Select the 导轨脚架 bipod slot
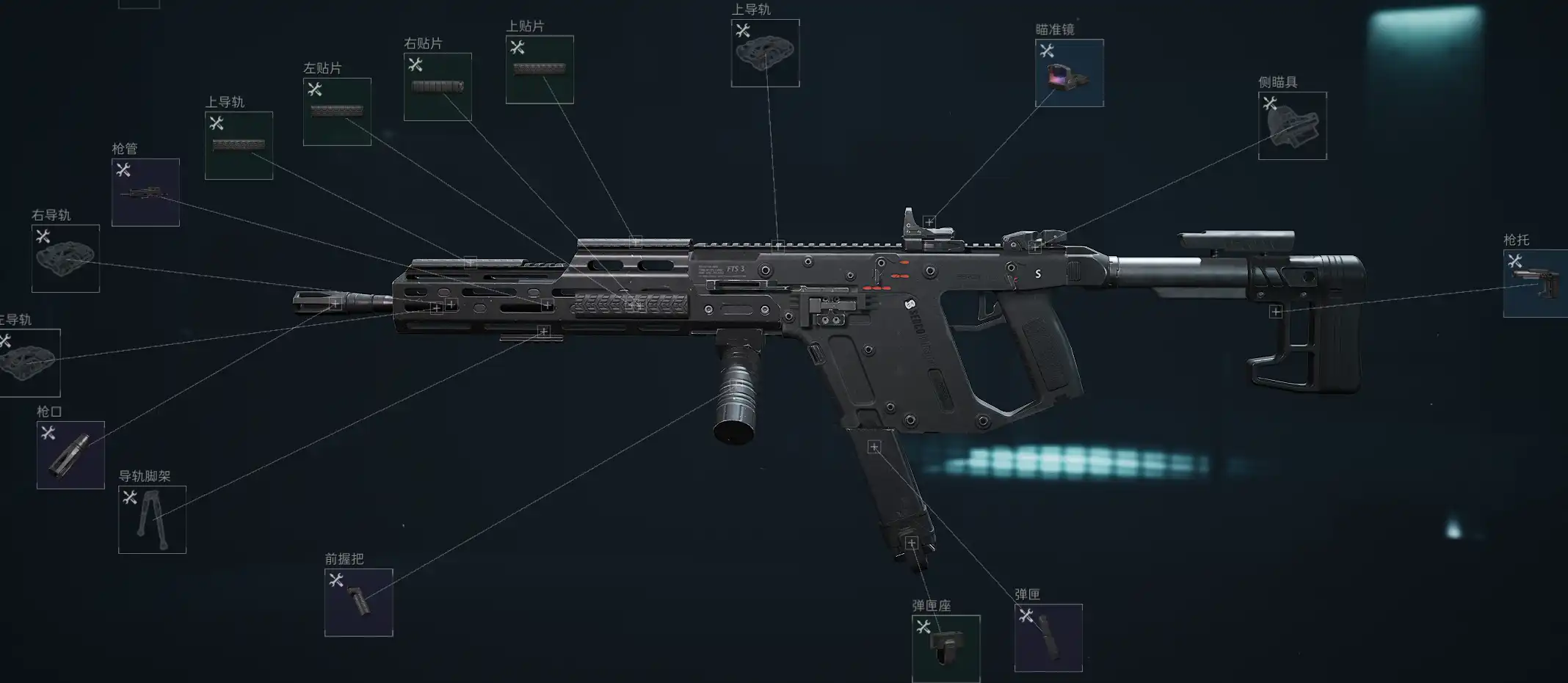The height and width of the screenshot is (683, 1568). click(152, 519)
